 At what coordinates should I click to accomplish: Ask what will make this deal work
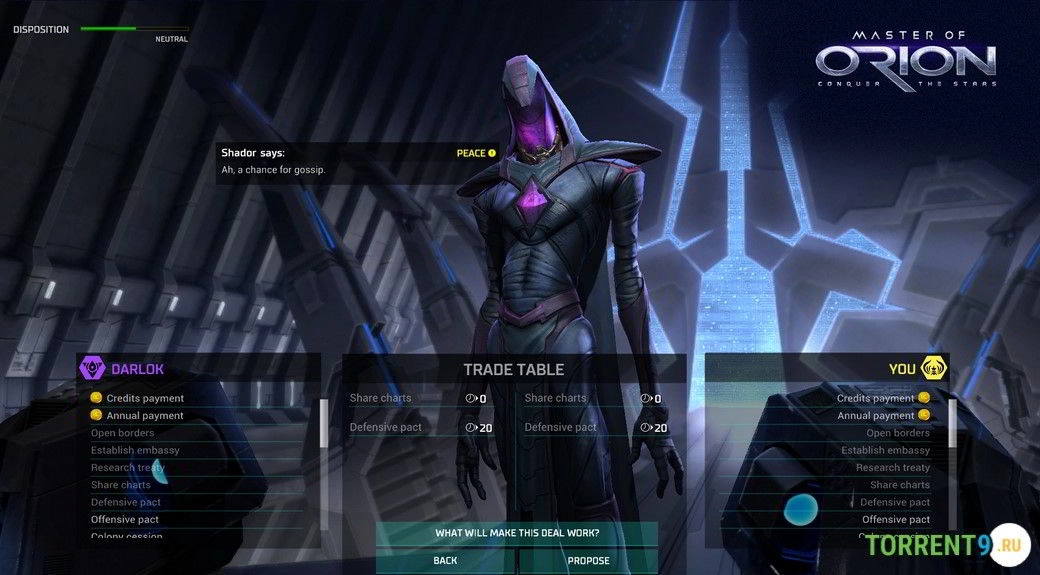[516, 533]
